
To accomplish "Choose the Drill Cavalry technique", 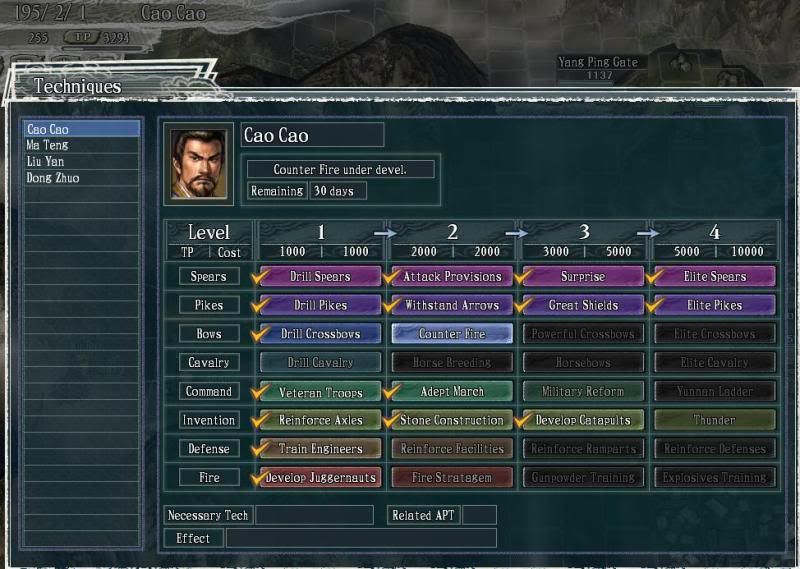I will point(320,362).
